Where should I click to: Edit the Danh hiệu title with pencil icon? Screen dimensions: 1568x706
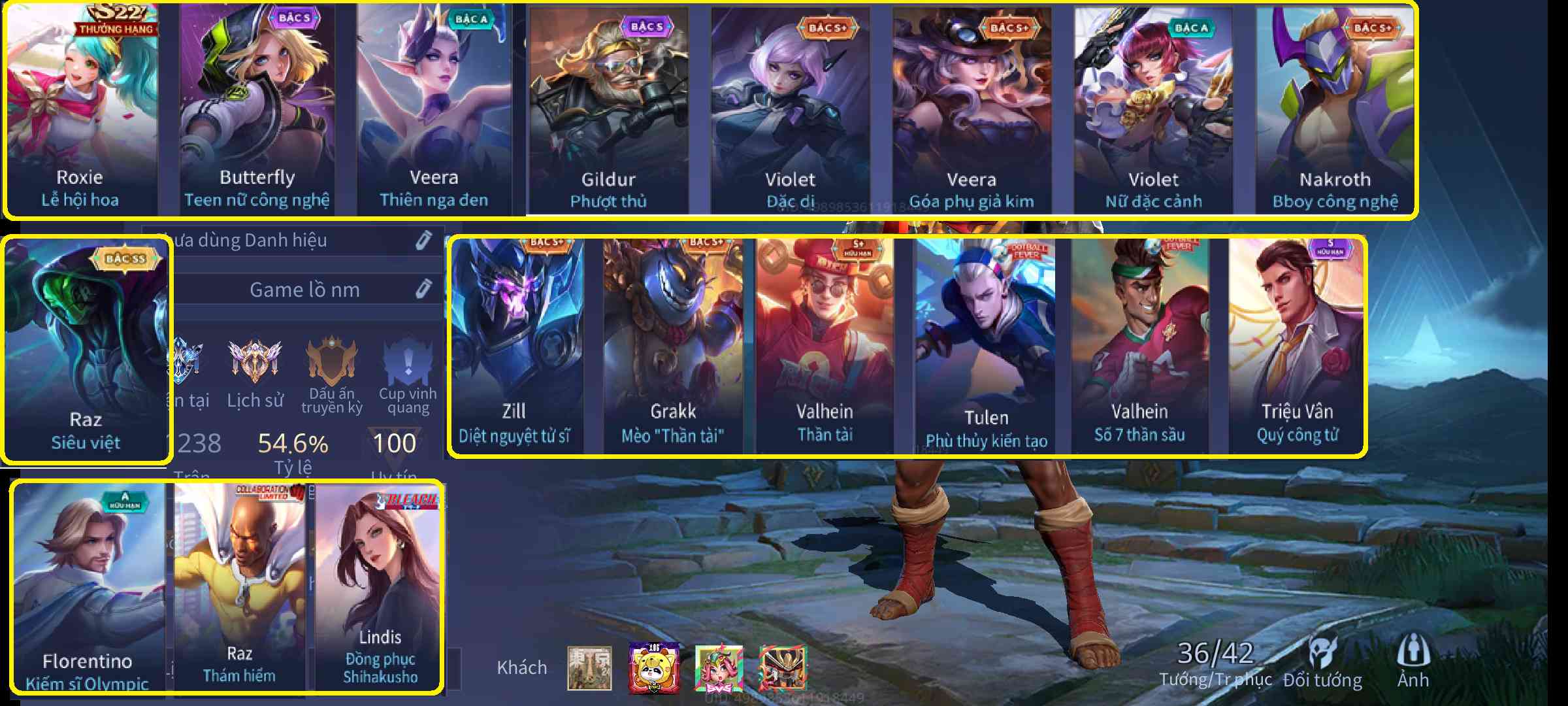(423, 241)
